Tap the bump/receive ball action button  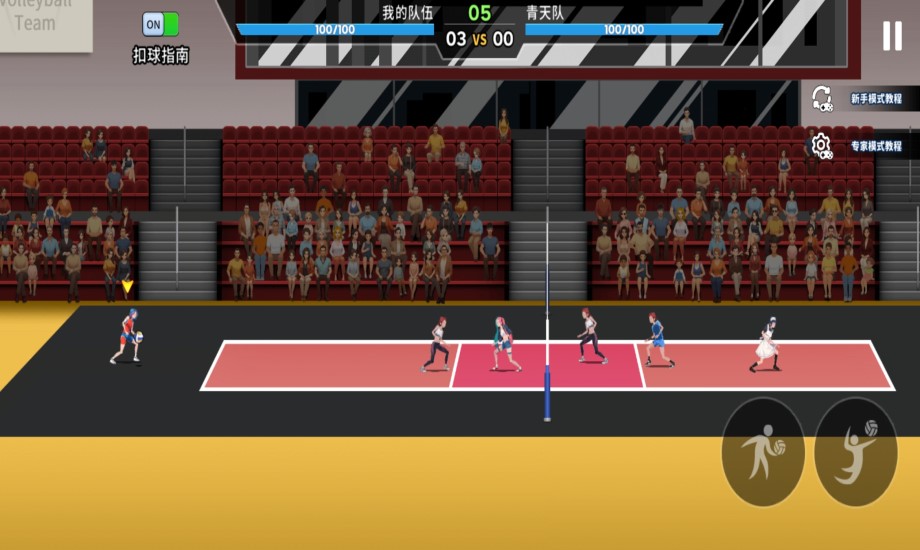(x=763, y=452)
